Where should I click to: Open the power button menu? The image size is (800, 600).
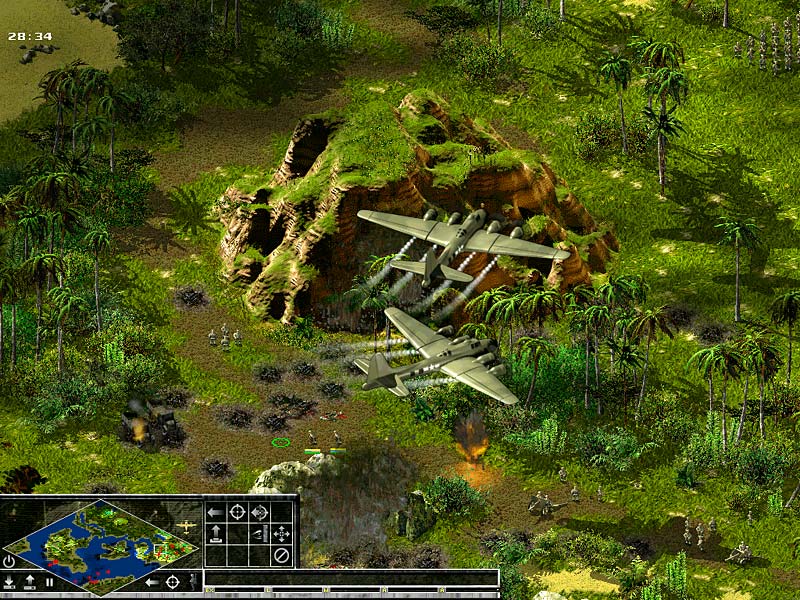(9, 561)
